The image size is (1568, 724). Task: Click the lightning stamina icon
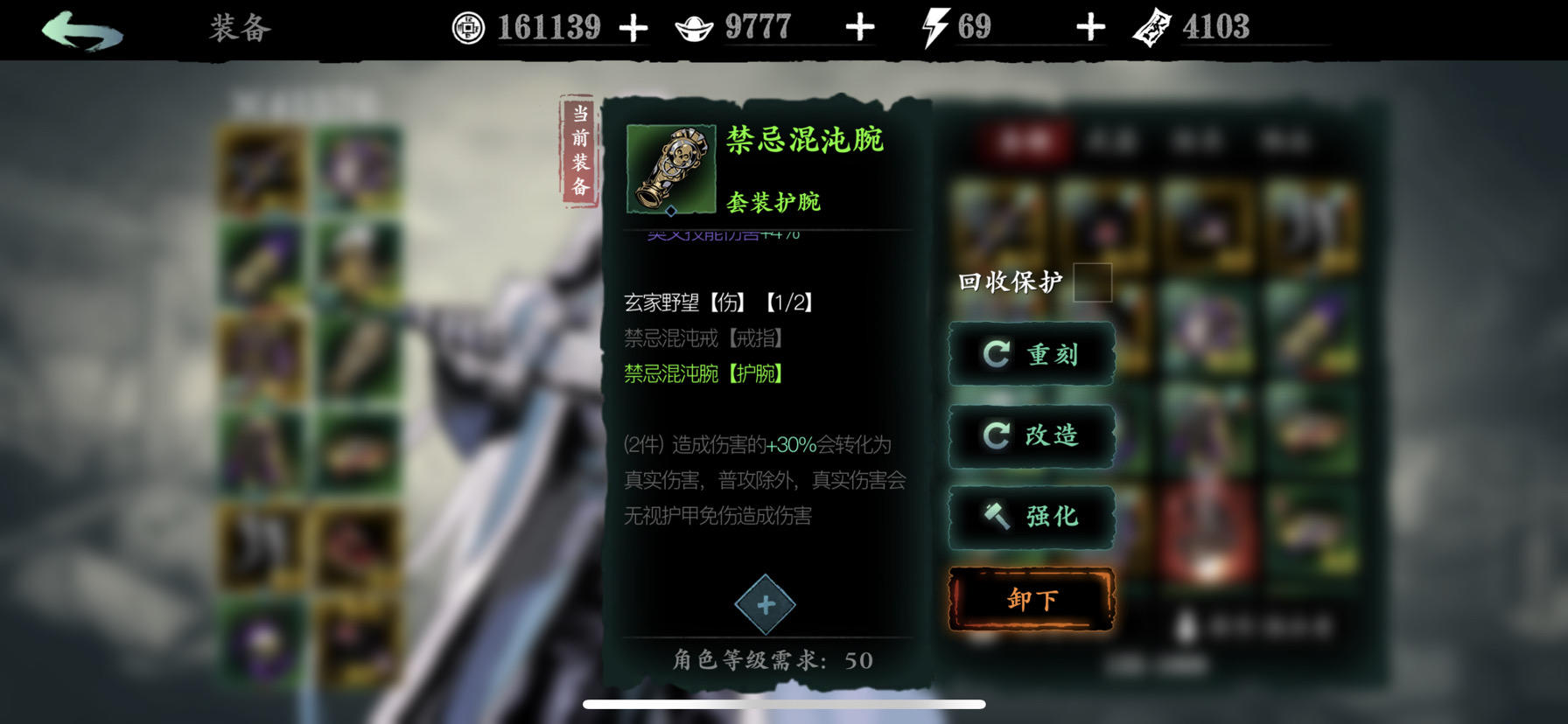point(935,26)
